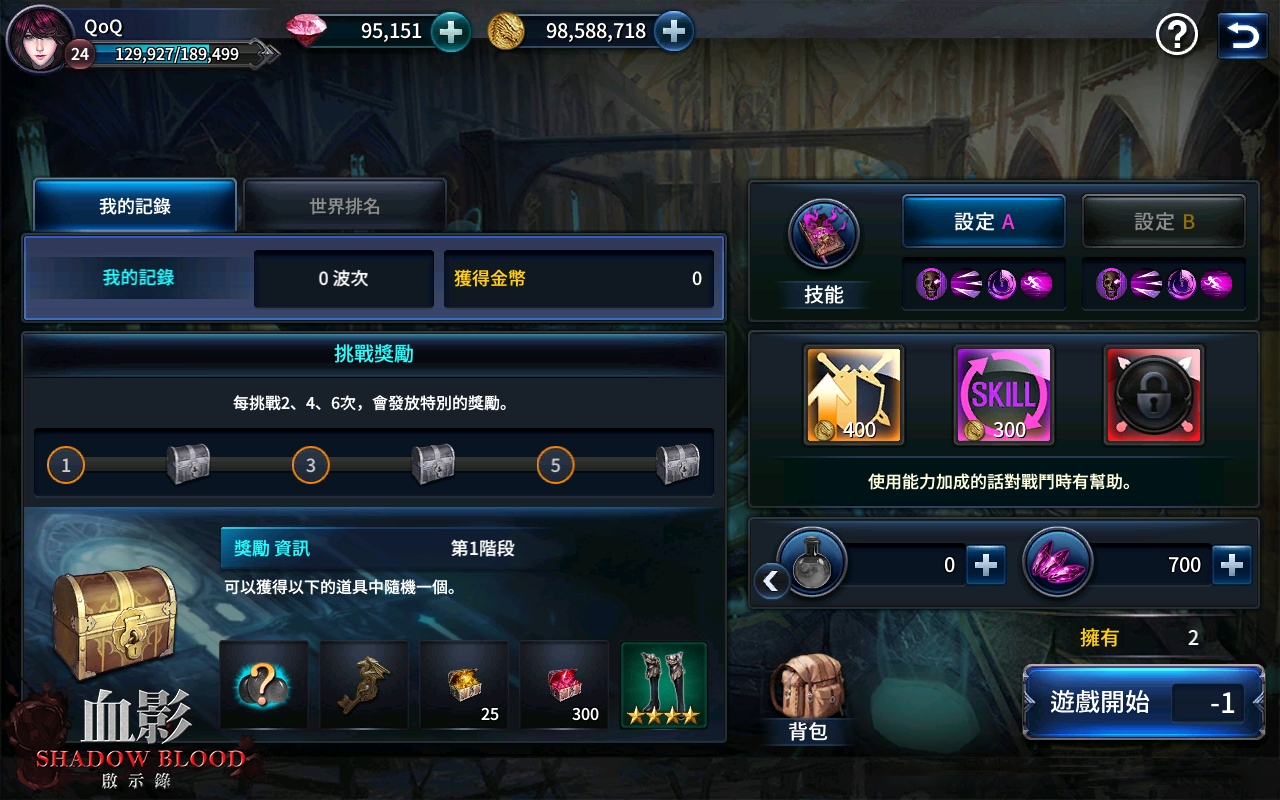This screenshot has width=1280, height=800.
Task: Buy the 300-coin SKILL boost
Action: [x=1002, y=393]
